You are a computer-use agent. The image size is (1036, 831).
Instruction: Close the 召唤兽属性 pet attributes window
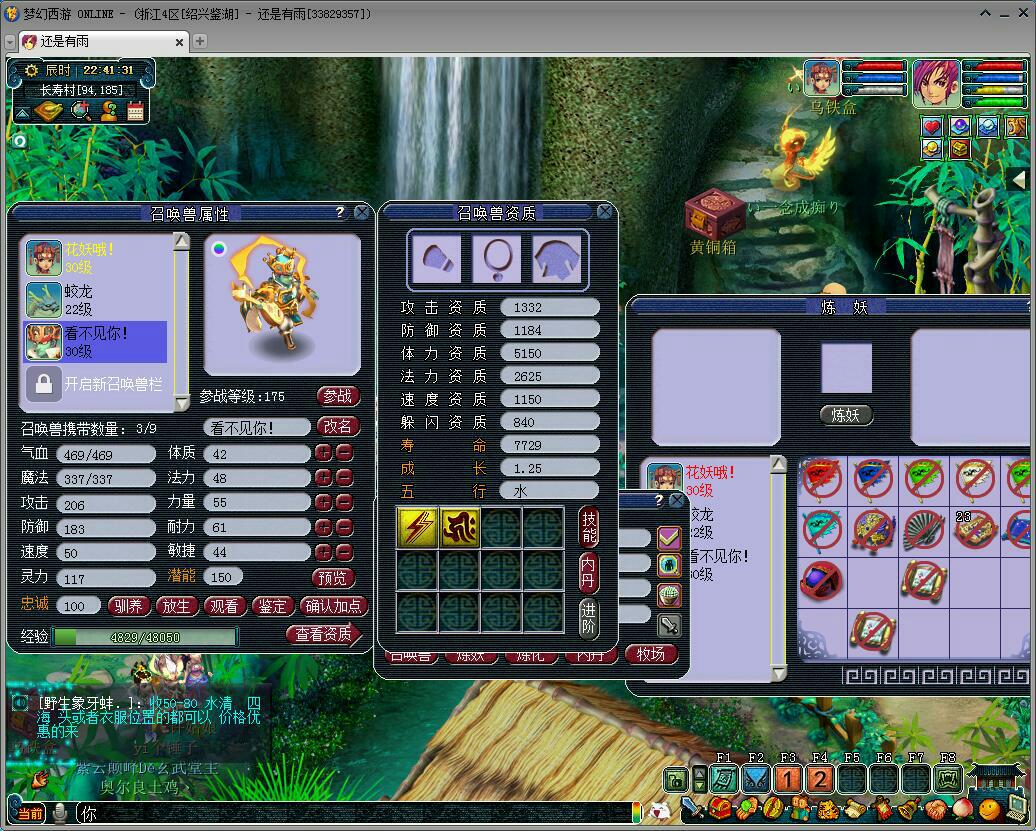[362, 212]
